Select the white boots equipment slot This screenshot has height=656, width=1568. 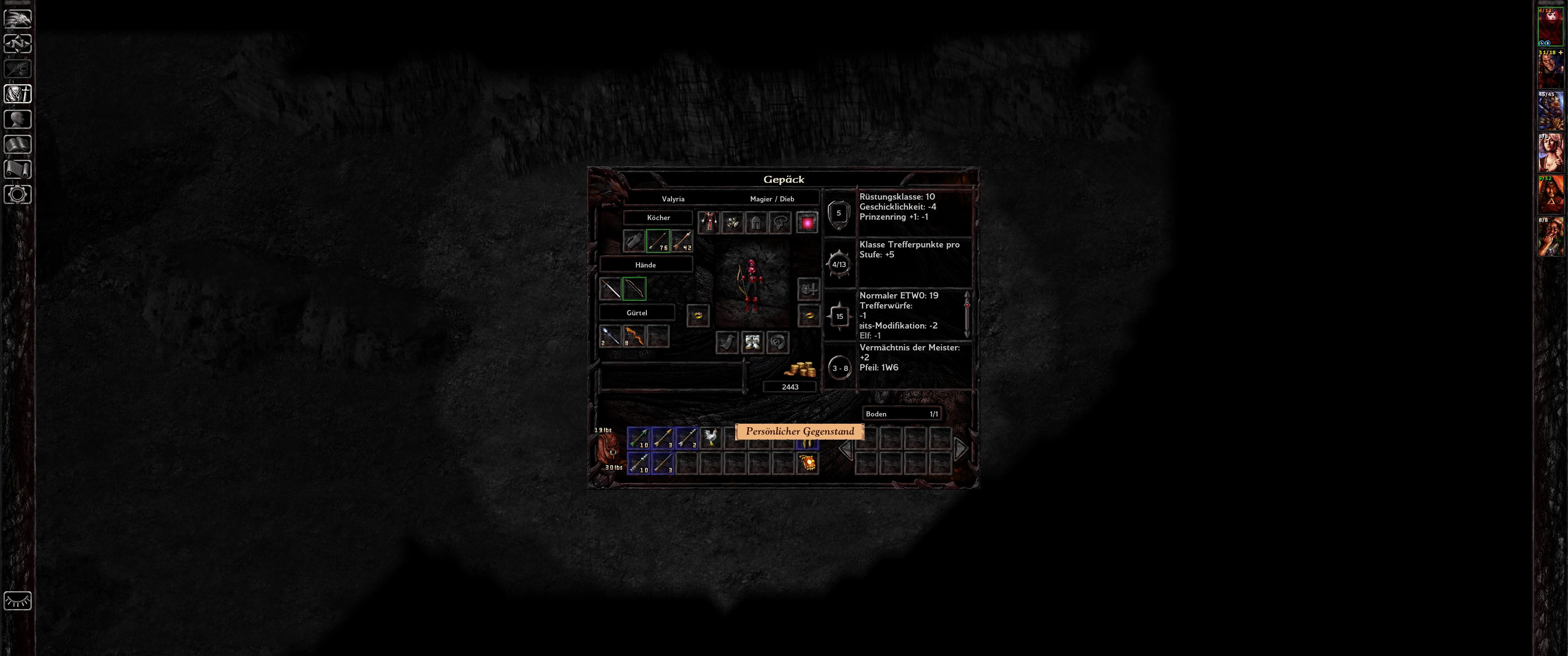pos(753,342)
